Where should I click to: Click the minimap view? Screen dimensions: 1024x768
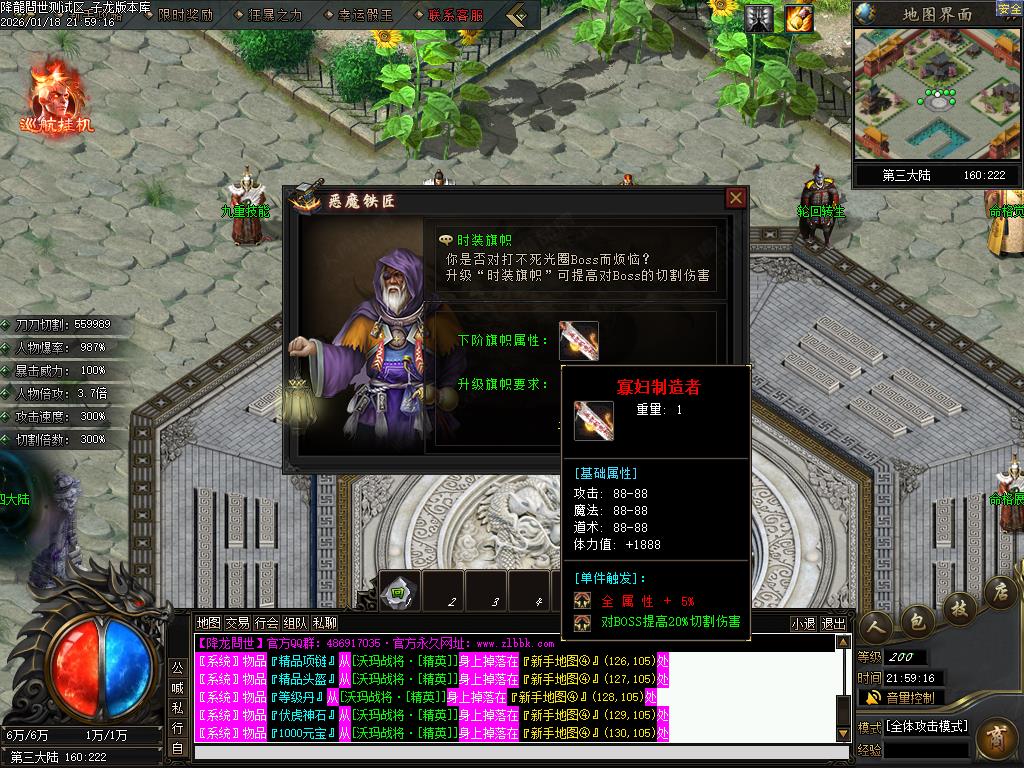[937, 94]
